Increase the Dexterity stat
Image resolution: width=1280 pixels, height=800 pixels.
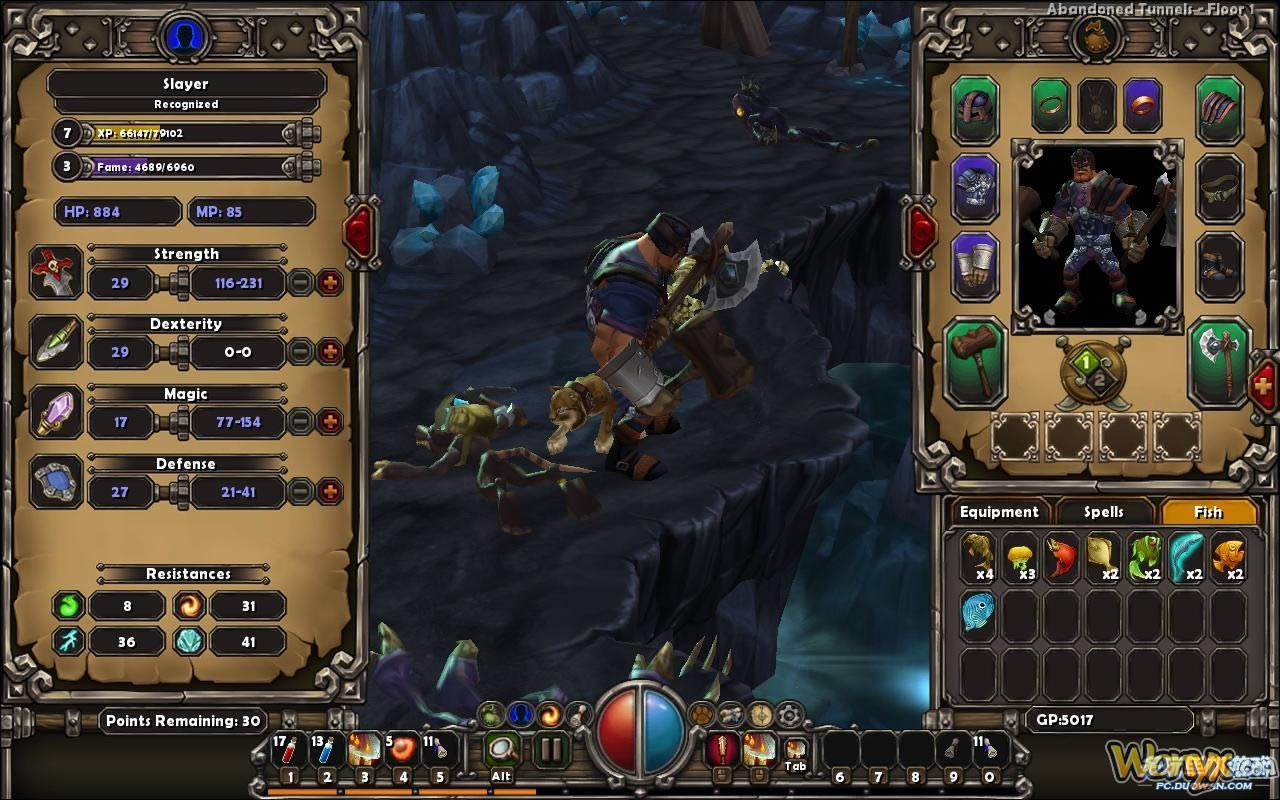(329, 352)
